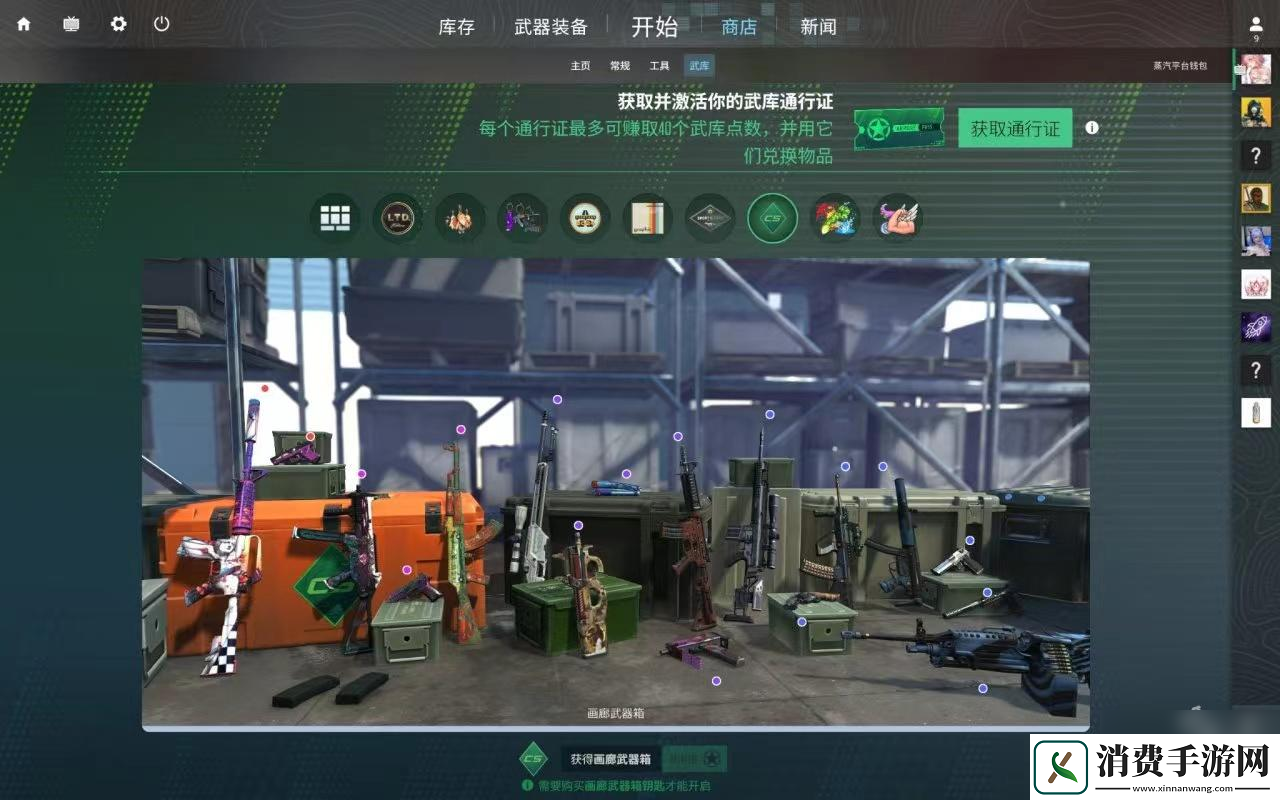Click the highlighted green CS Gallery Case icon
The height and width of the screenshot is (800, 1280).
click(x=772, y=218)
